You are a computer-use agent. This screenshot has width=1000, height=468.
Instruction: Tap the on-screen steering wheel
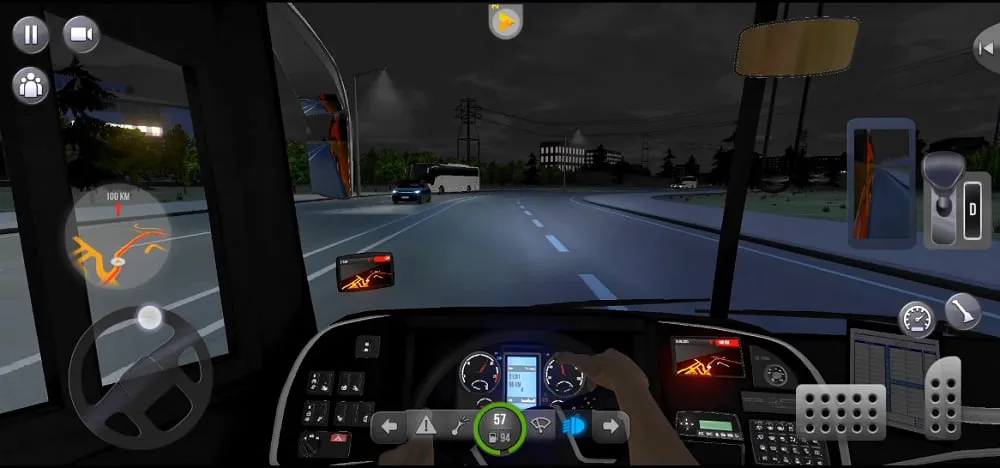pos(140,377)
